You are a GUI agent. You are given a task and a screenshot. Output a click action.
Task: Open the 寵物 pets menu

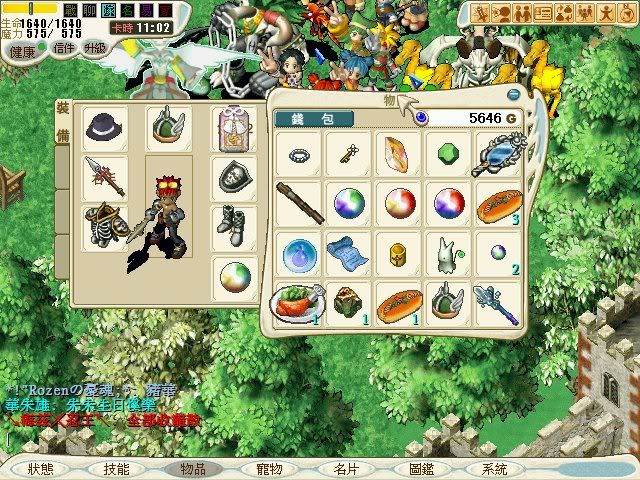pos(270,468)
